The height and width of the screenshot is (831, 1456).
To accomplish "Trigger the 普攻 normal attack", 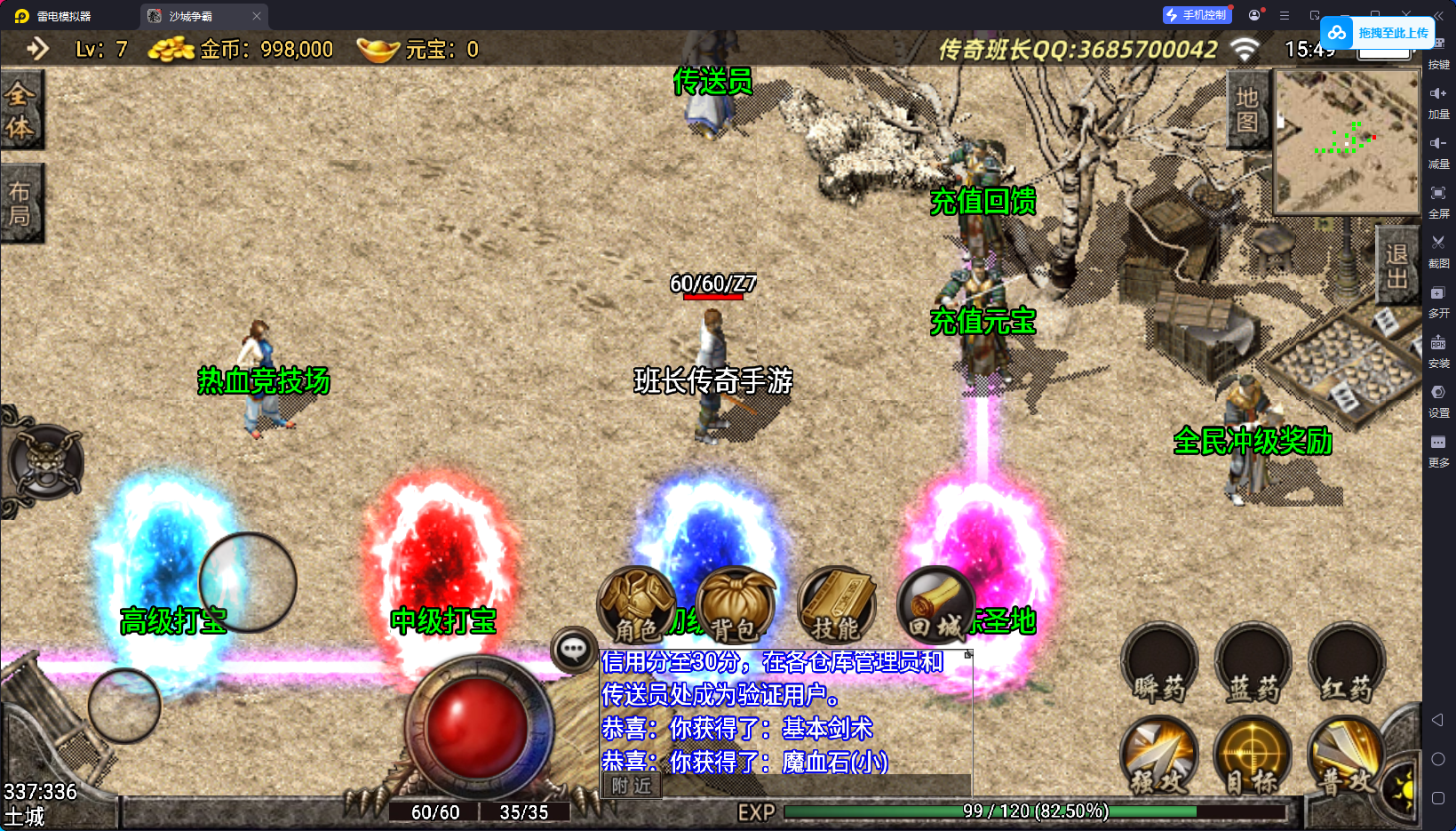I will pyautogui.click(x=1345, y=755).
